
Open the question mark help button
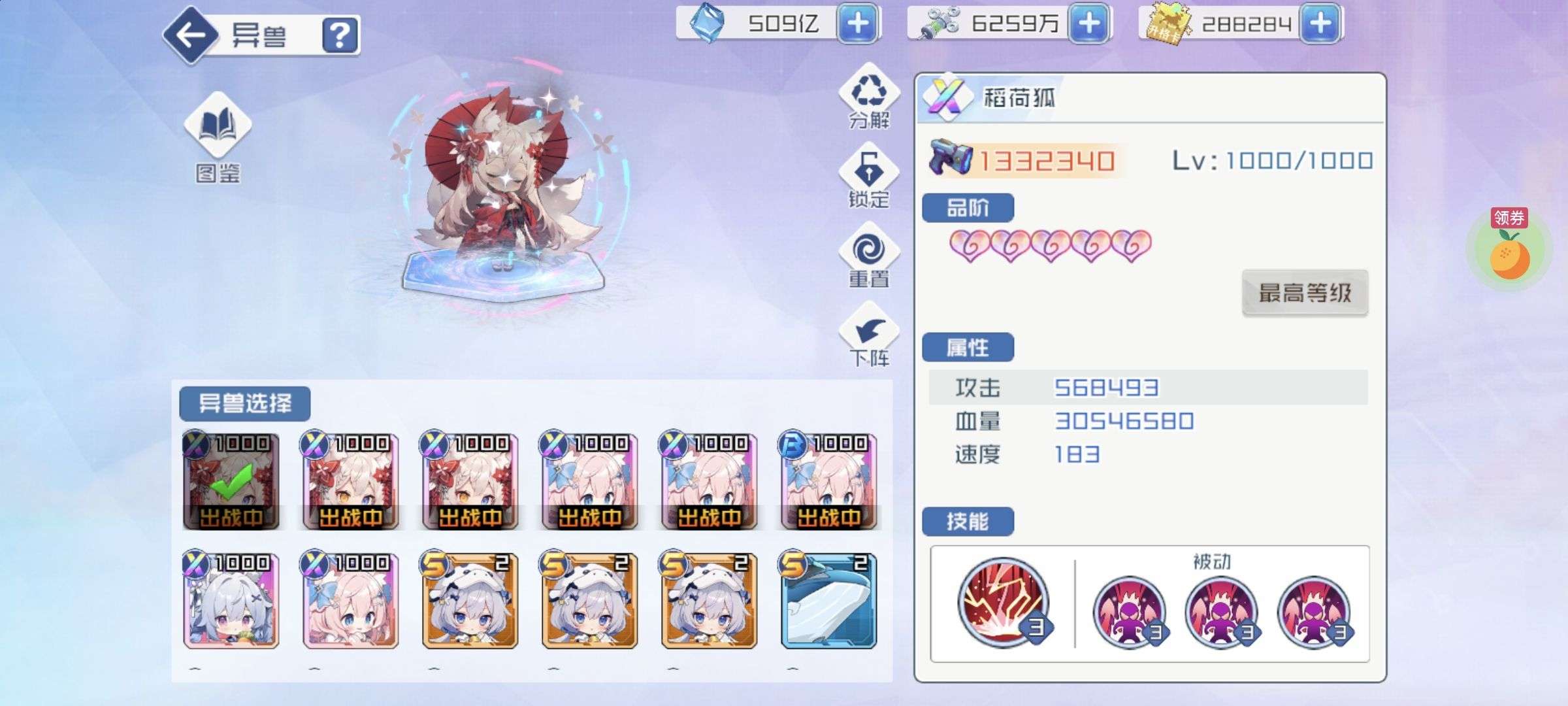point(340,35)
